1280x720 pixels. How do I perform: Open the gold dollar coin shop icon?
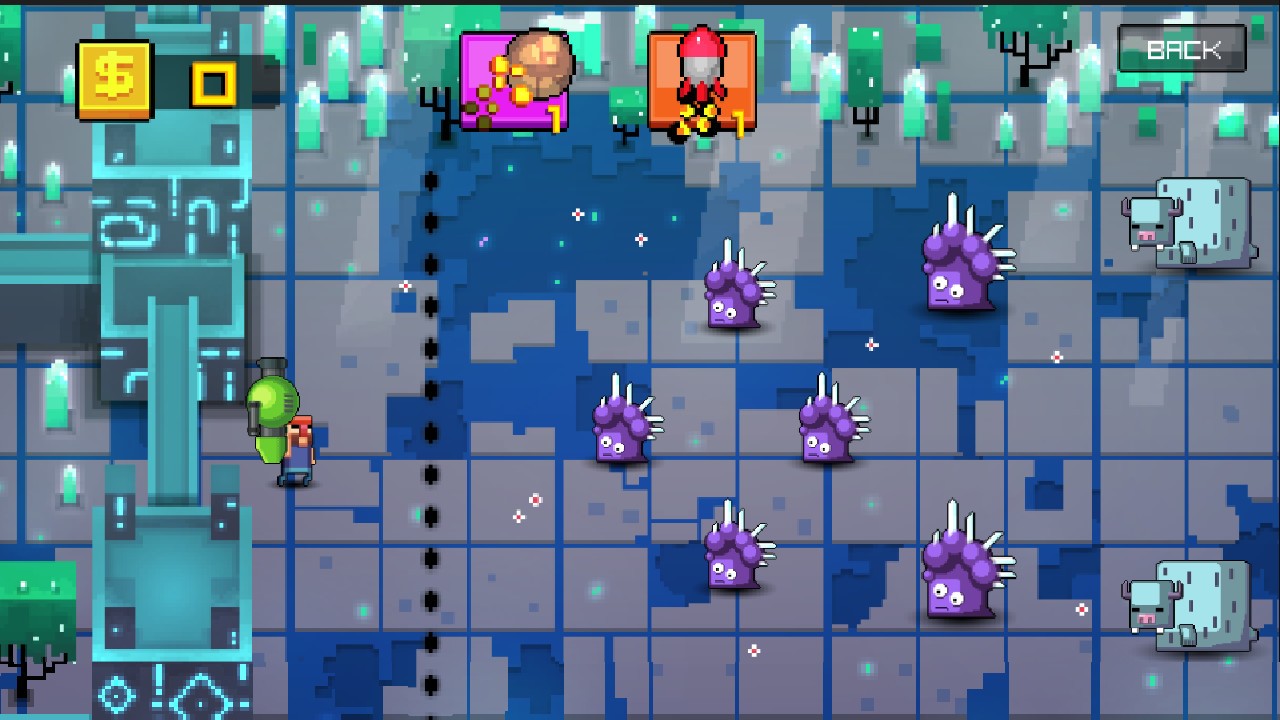[x=115, y=80]
